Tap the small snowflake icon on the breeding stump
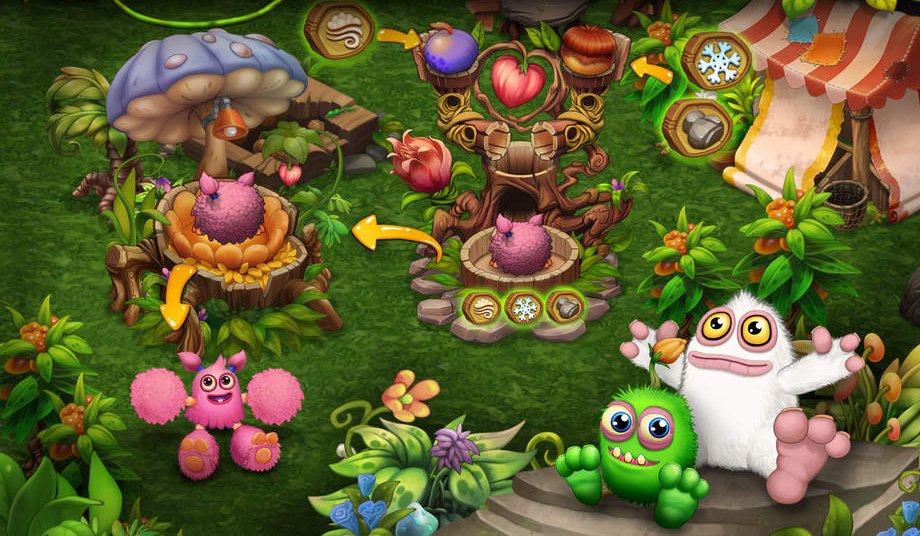 click(523, 306)
